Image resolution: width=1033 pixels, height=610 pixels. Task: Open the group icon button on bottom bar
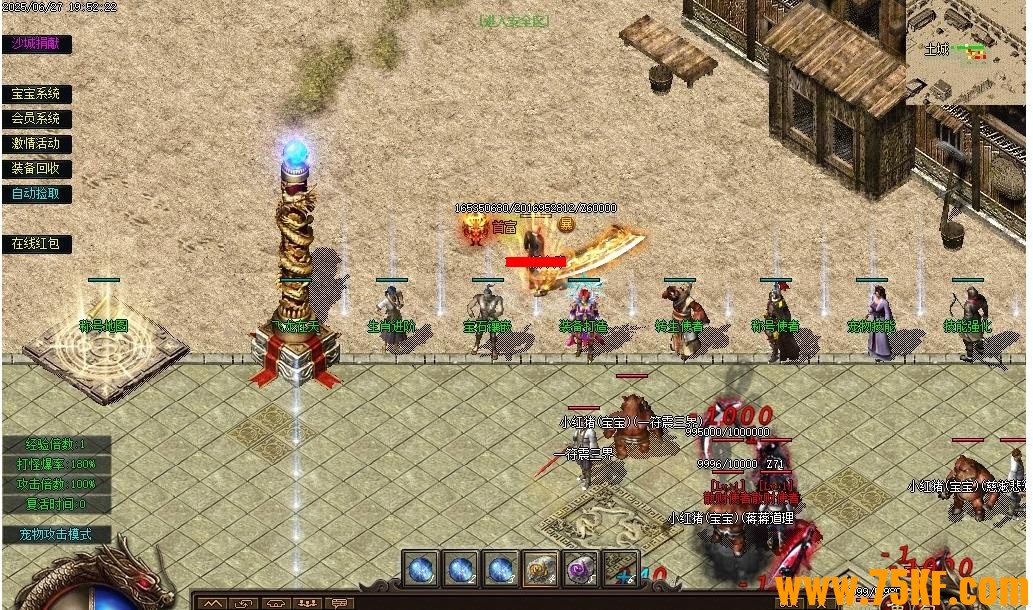[308, 603]
